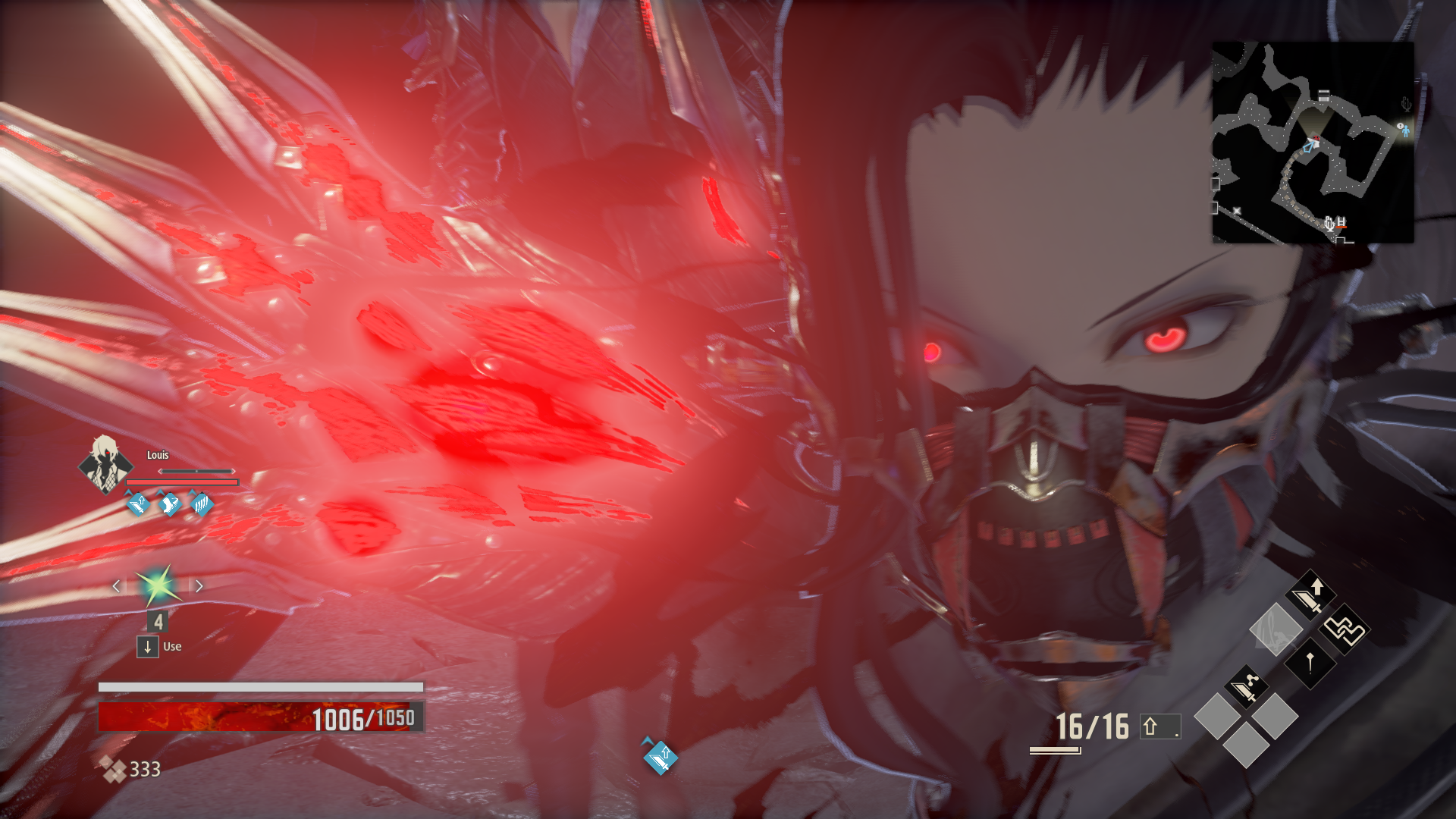1456x819 pixels.
Task: Click the sword buff icon under Louis's health bar
Action: [x=138, y=505]
